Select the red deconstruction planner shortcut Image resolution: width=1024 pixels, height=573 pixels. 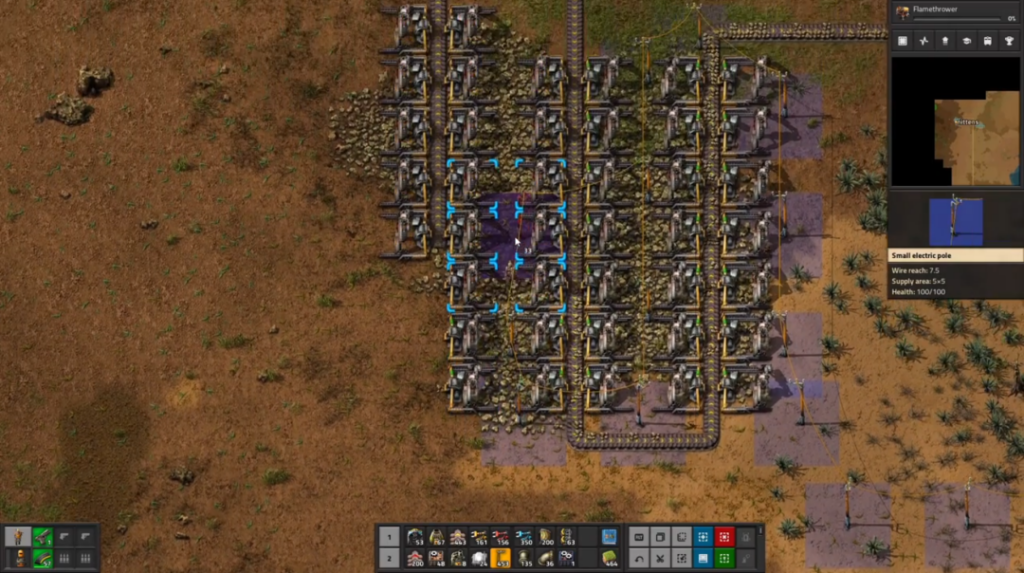[724, 536]
